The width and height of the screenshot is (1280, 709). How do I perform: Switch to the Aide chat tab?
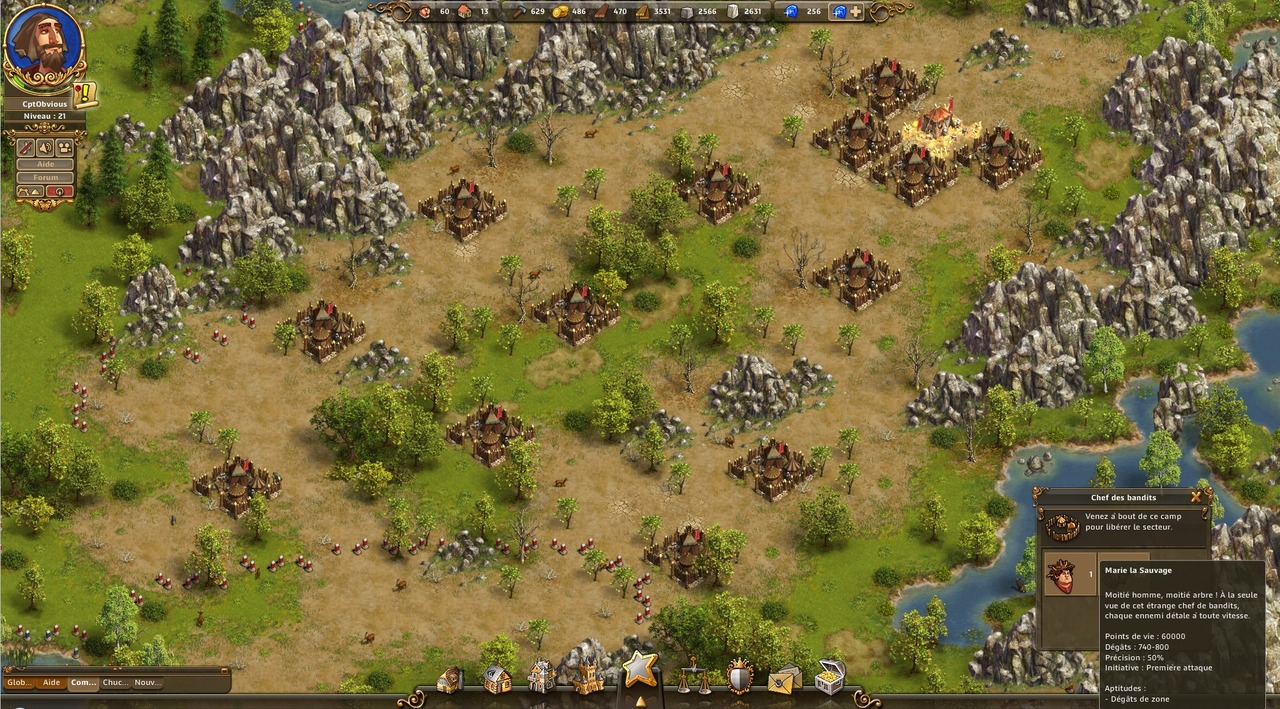pyautogui.click(x=51, y=683)
